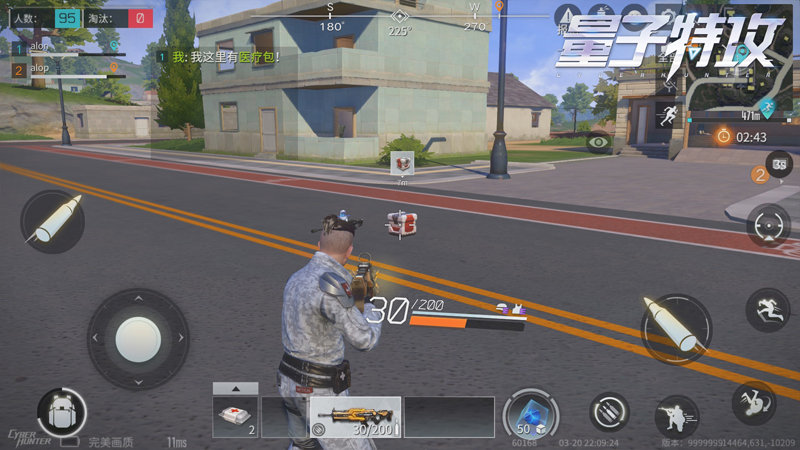The width and height of the screenshot is (800, 450).
Task: Select the equipped gold rifle weapon slot
Action: 355,417
